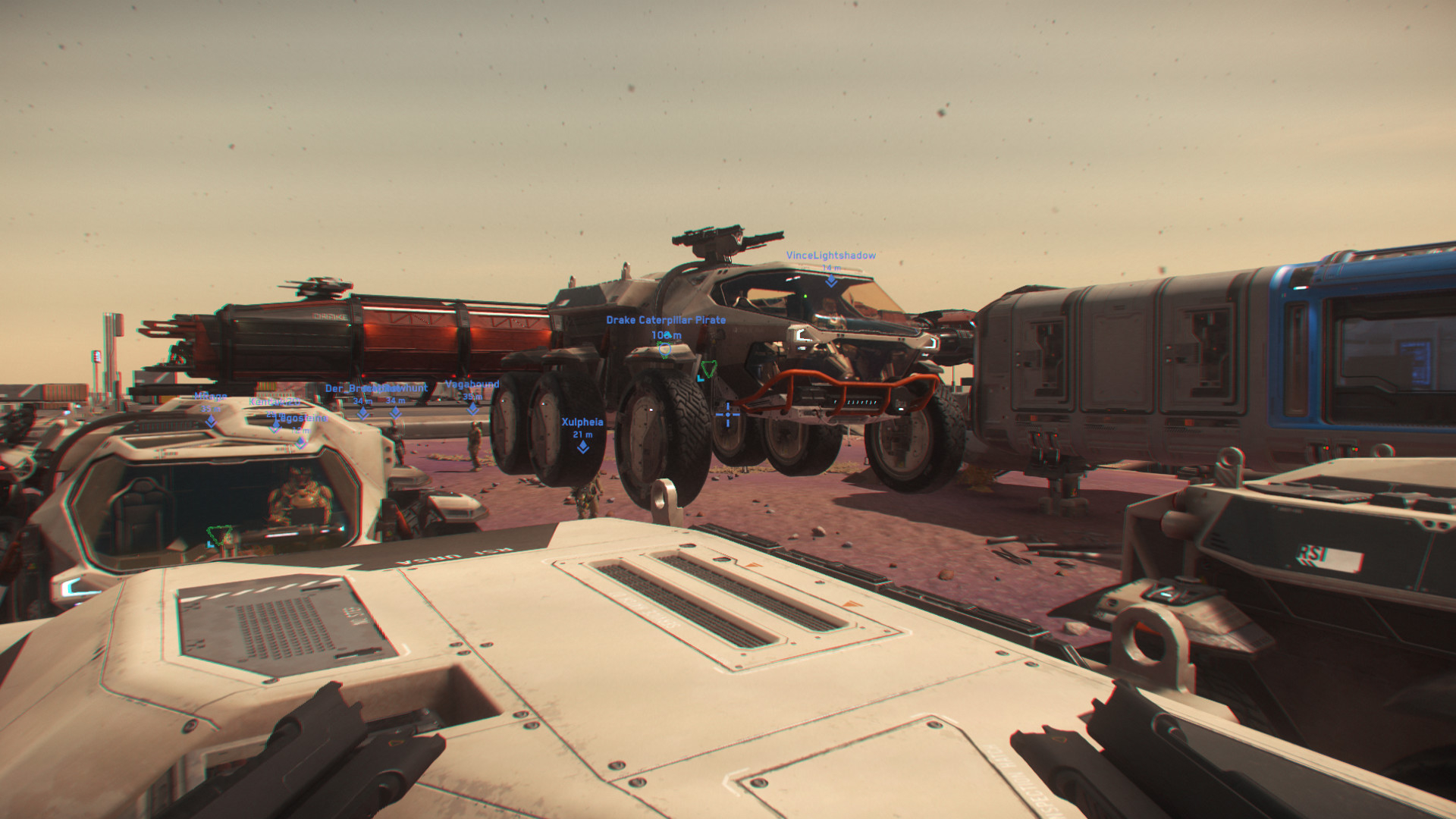Click the Drake Caterpillar Pirate ship marker
The image size is (1456, 819).
(664, 349)
